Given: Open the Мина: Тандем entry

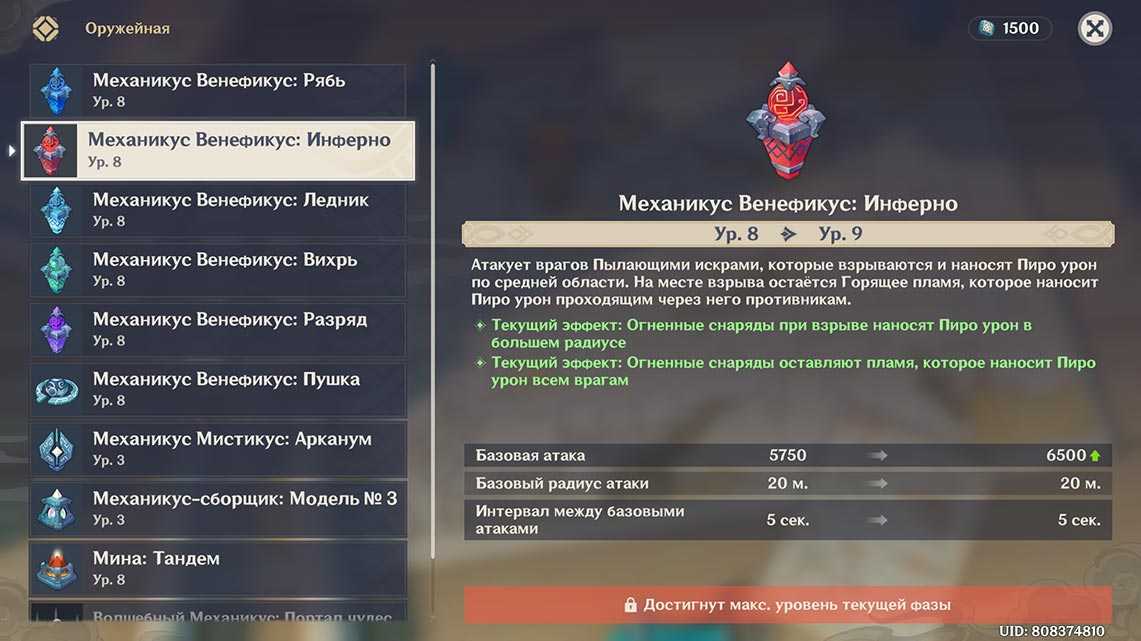Looking at the screenshot, I should click(x=218, y=568).
